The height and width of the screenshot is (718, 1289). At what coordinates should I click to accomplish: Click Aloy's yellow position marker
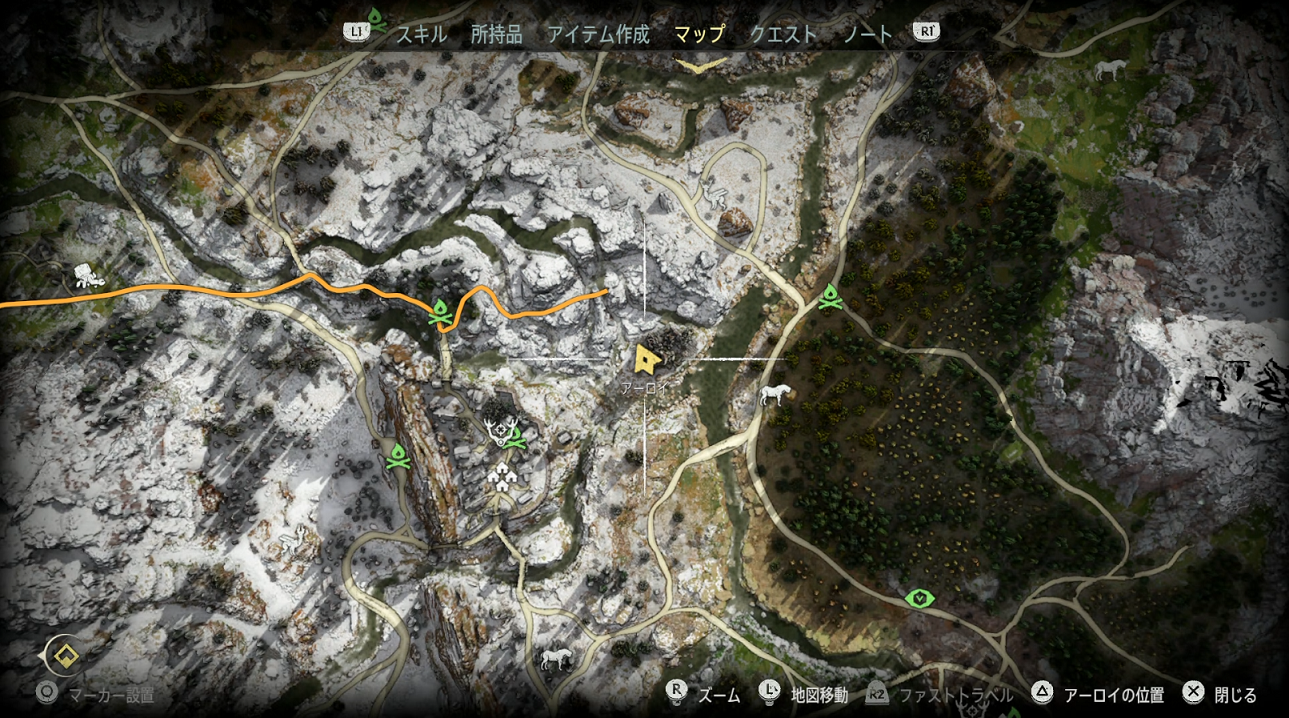point(647,358)
